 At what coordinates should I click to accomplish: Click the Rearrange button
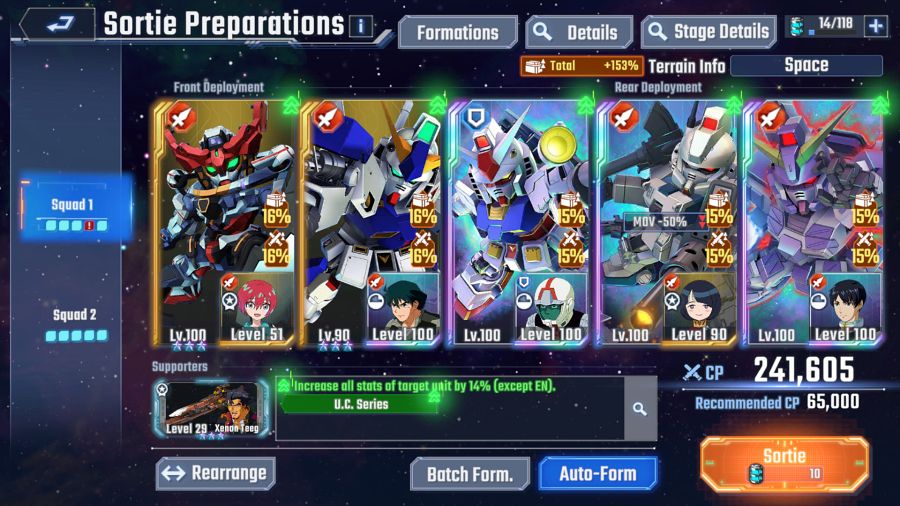(x=215, y=473)
